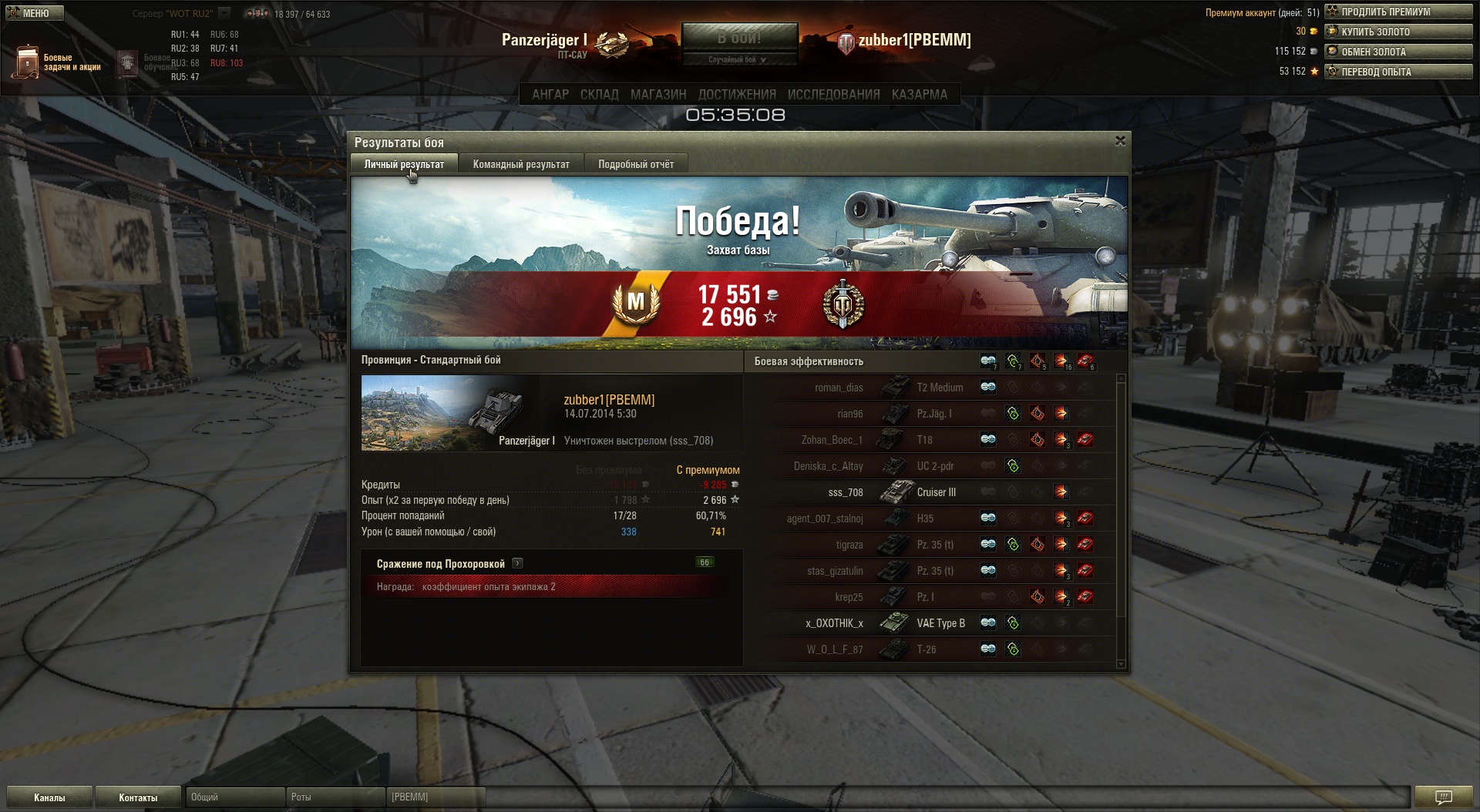The height and width of the screenshot is (812, 1480).
Task: Start battle with the В бой! button
Action: point(738,37)
